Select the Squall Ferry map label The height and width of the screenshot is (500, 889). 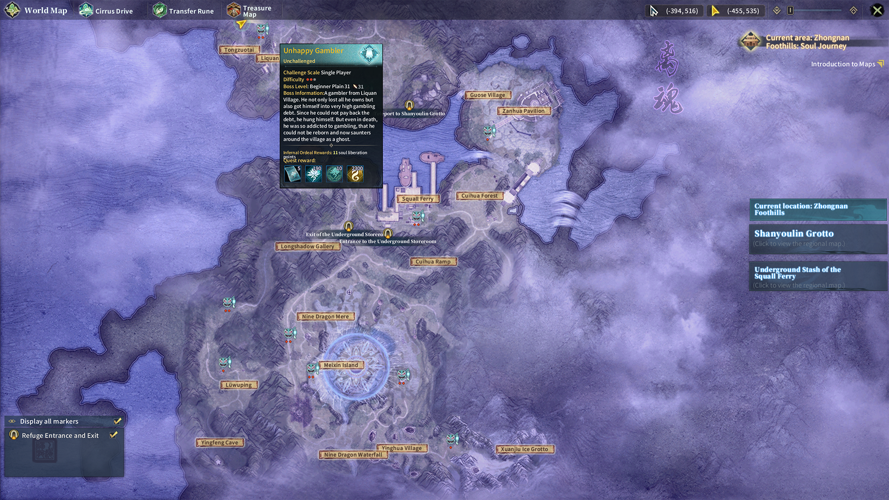[417, 199]
